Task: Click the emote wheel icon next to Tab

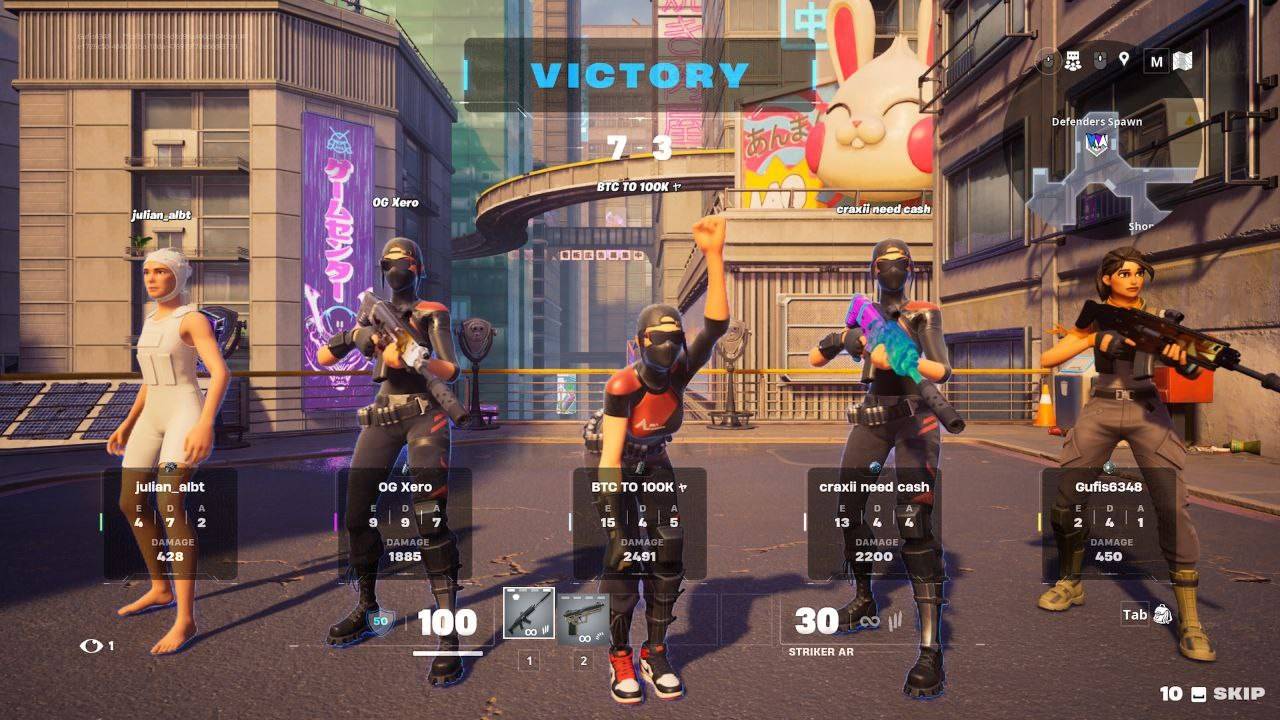Action: [x=1163, y=615]
